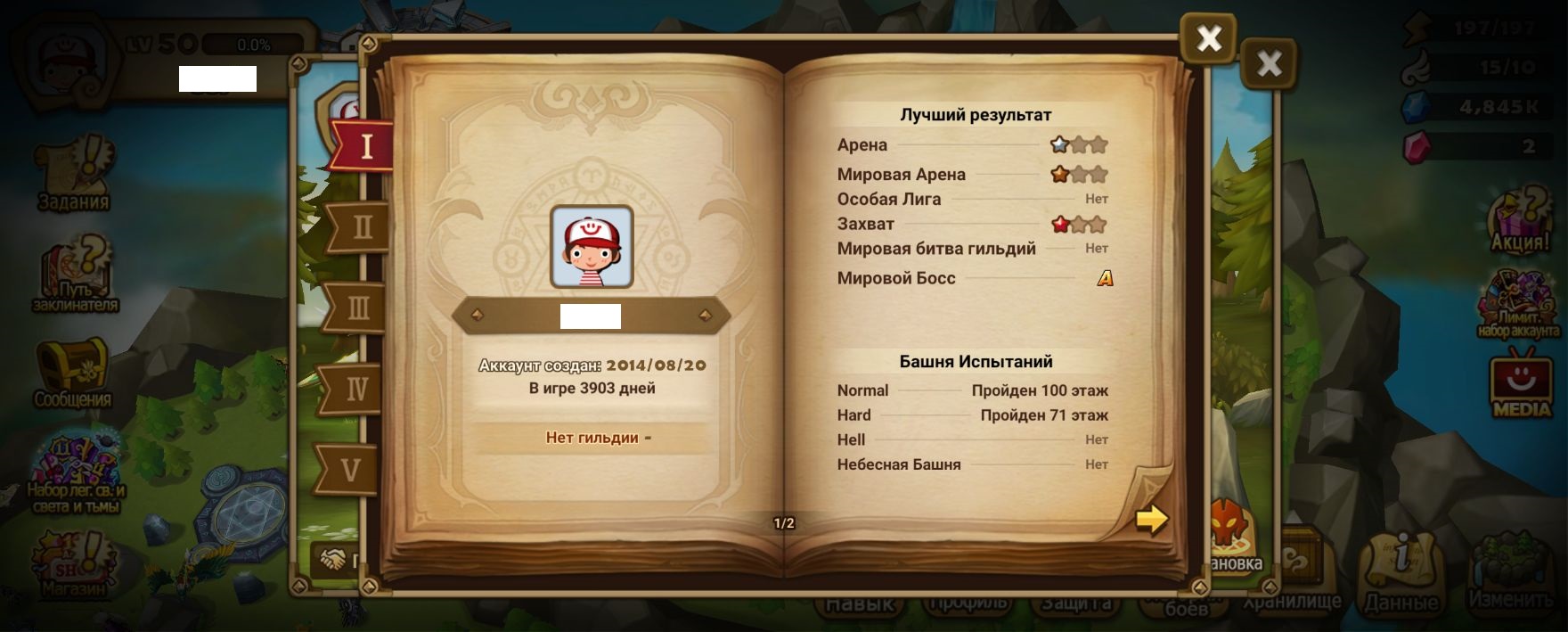This screenshot has height=632, width=1568.
Task: Select bookmark tab IV
Action: pos(355,390)
